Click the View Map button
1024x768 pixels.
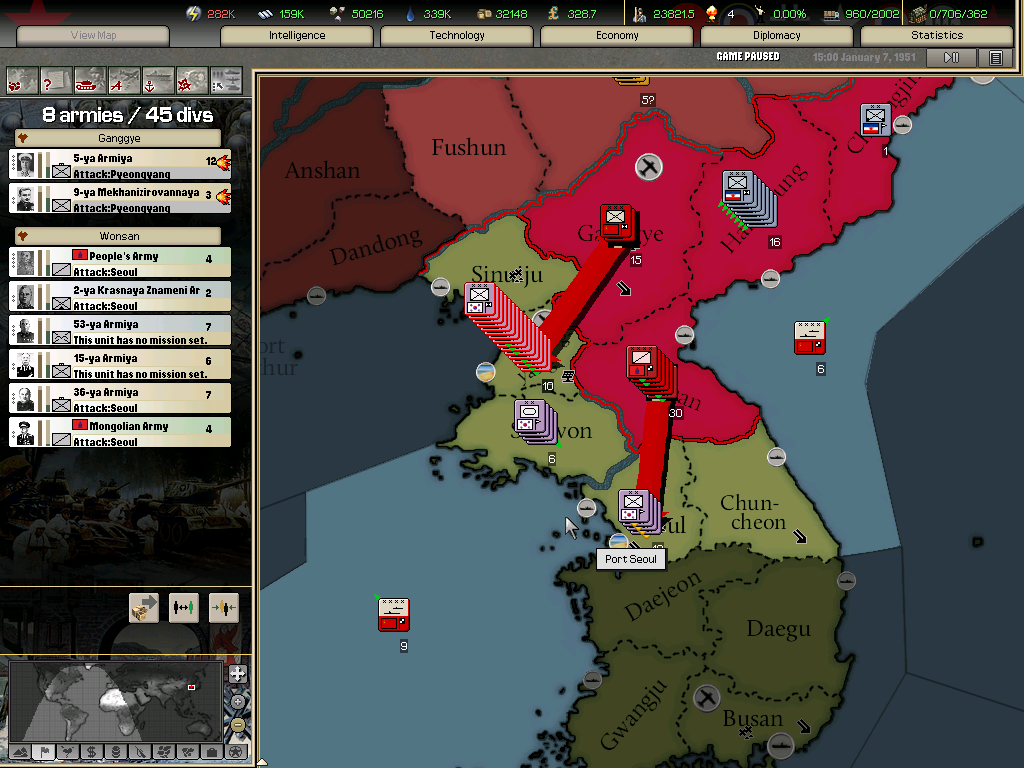tap(93, 35)
